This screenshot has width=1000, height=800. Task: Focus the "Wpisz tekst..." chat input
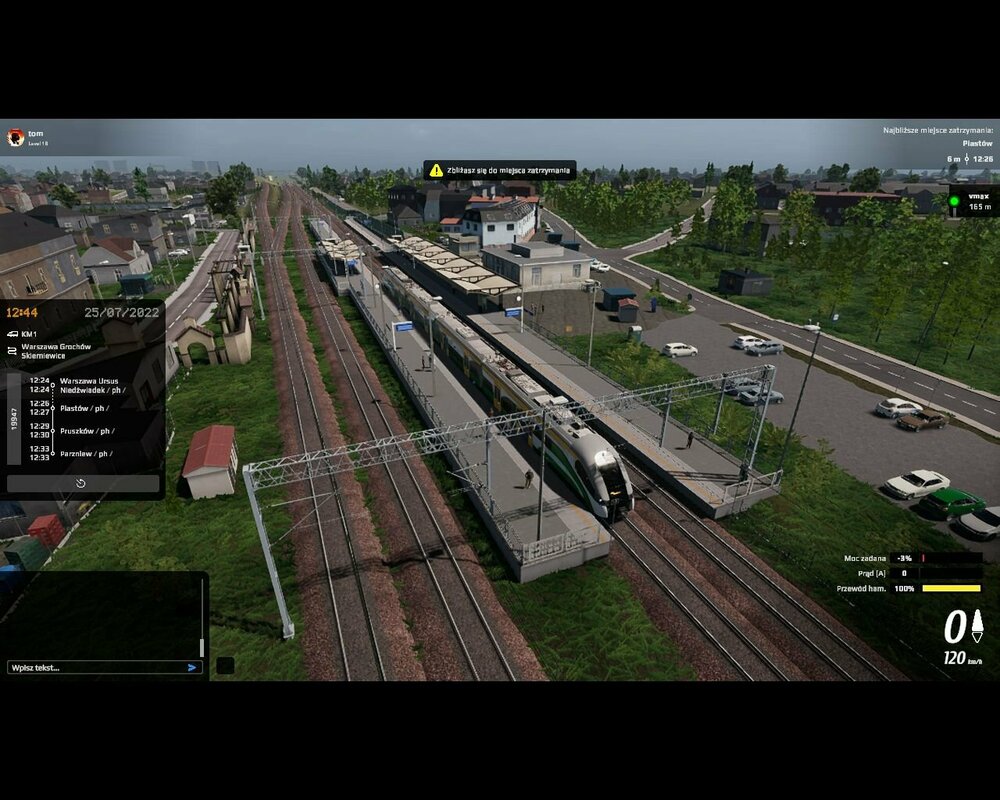point(95,667)
